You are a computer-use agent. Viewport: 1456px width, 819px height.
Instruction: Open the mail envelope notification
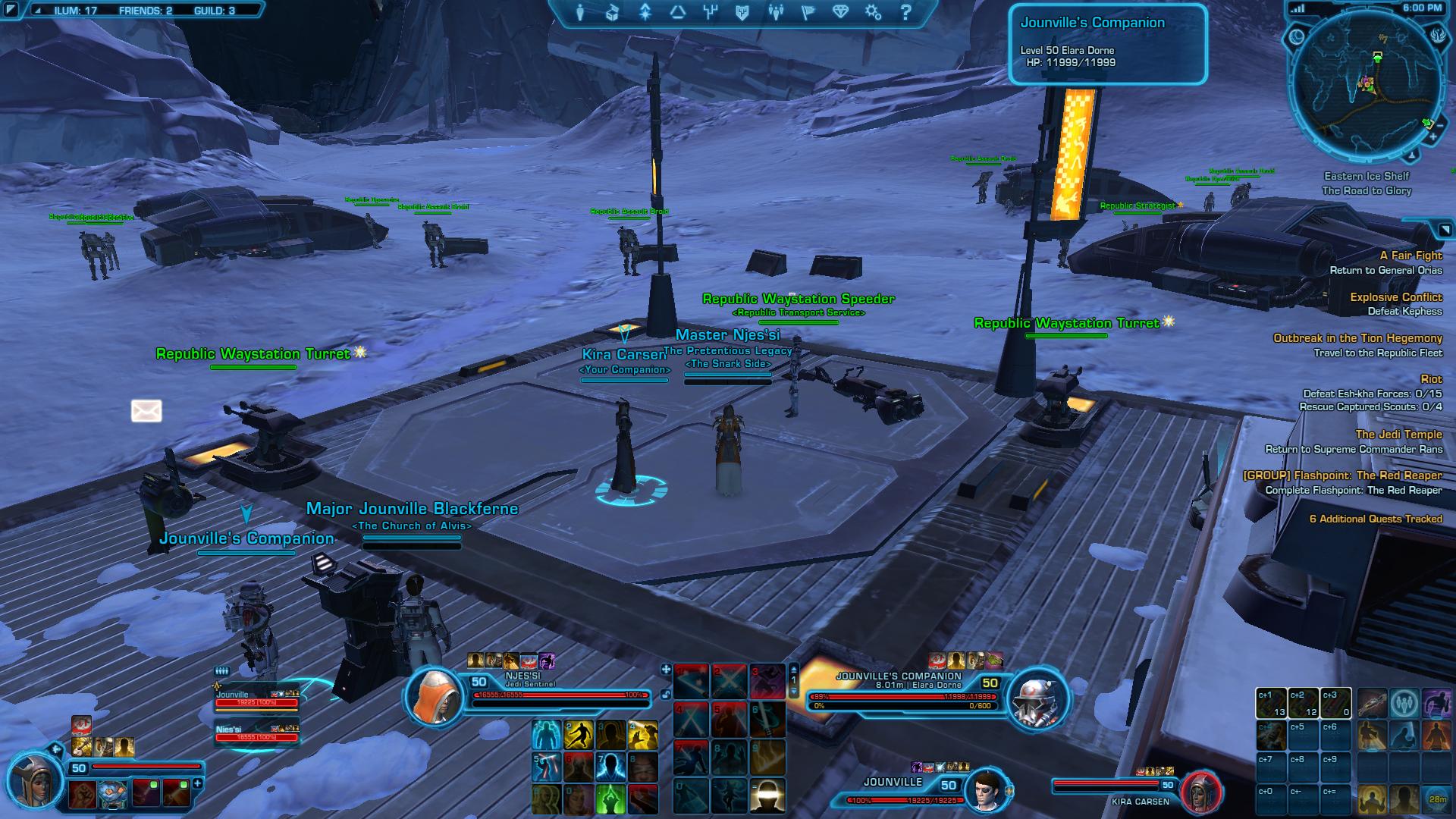tap(146, 411)
